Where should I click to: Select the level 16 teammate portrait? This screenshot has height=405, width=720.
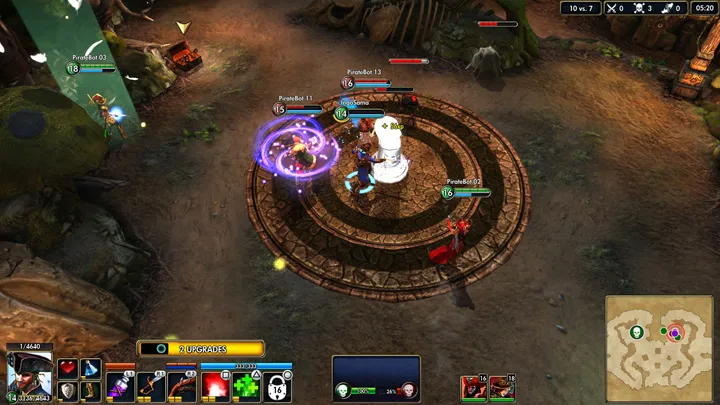tap(473, 387)
